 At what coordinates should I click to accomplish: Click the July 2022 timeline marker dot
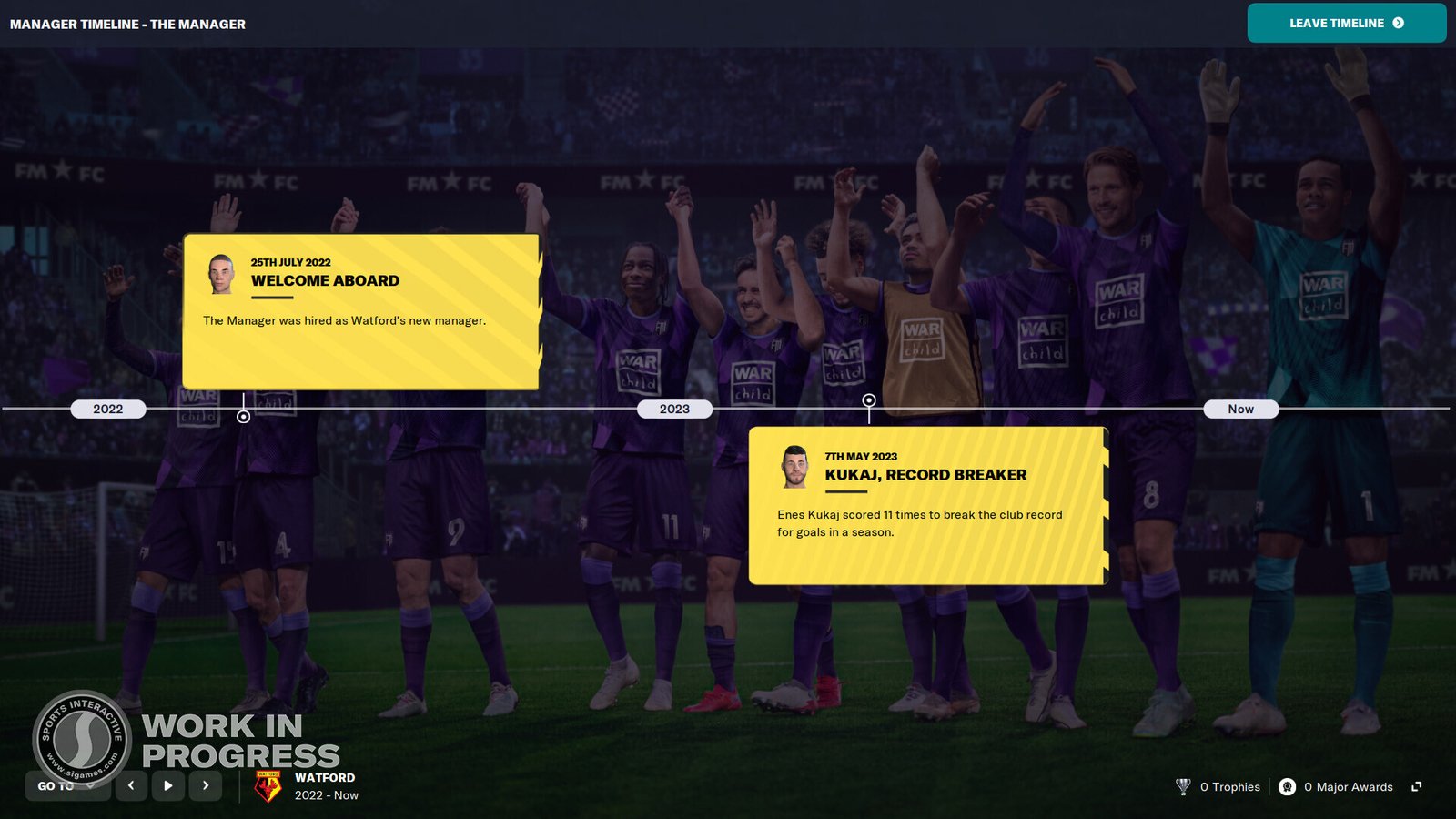tap(242, 415)
